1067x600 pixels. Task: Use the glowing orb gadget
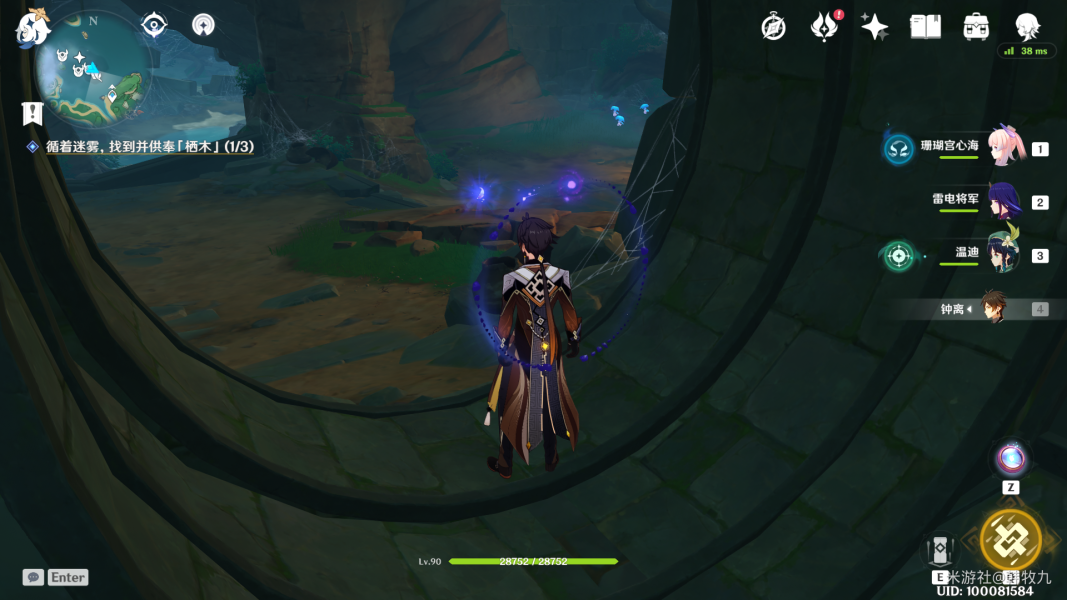tap(1011, 459)
